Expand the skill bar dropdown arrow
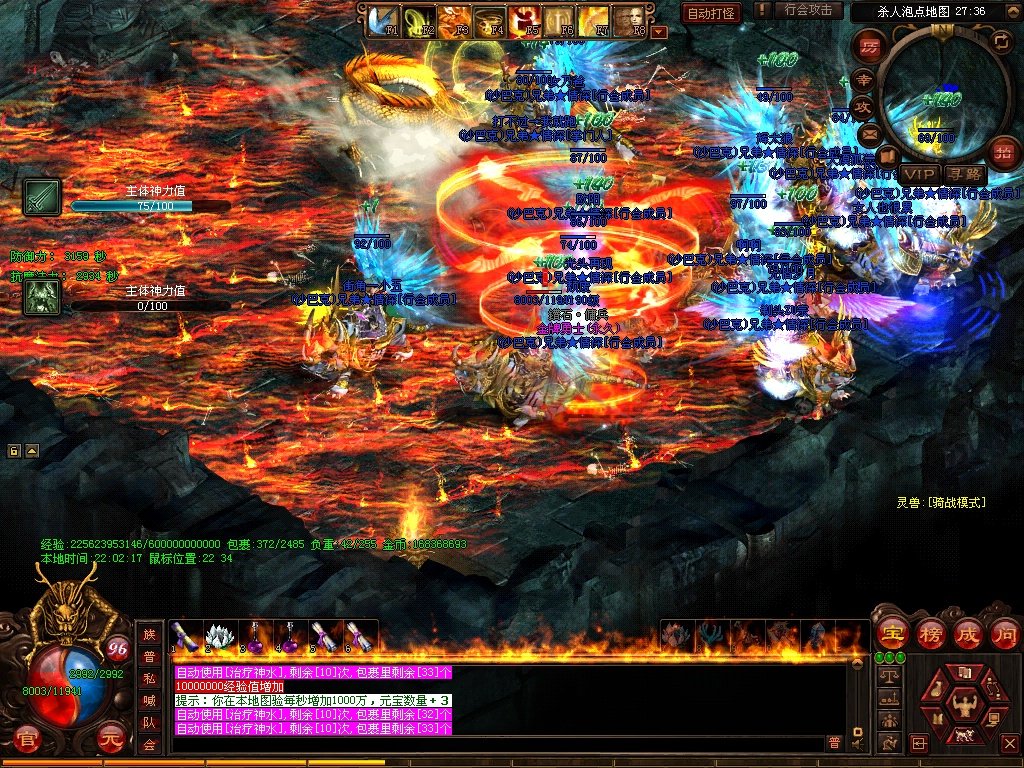1024x768 pixels. (x=658, y=32)
